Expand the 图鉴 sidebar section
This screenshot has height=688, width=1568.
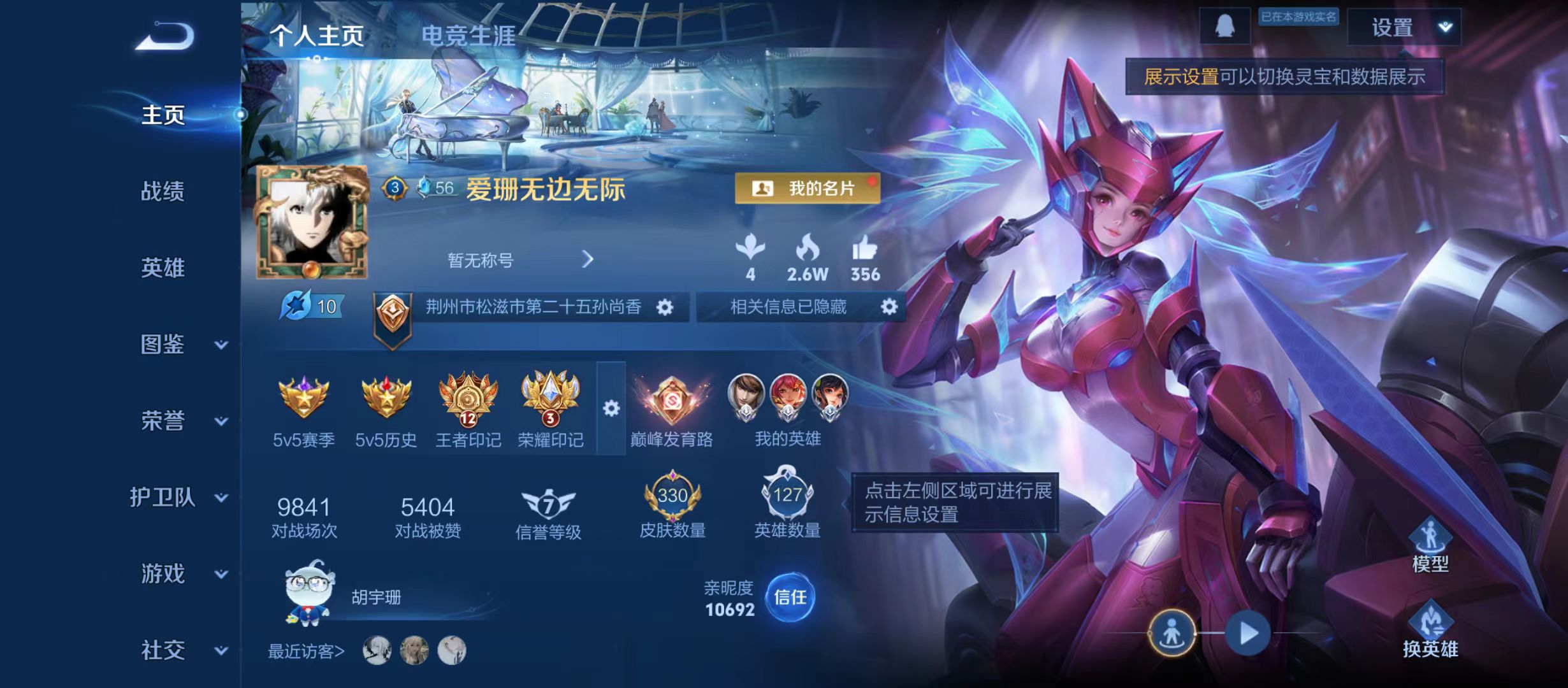(x=163, y=346)
